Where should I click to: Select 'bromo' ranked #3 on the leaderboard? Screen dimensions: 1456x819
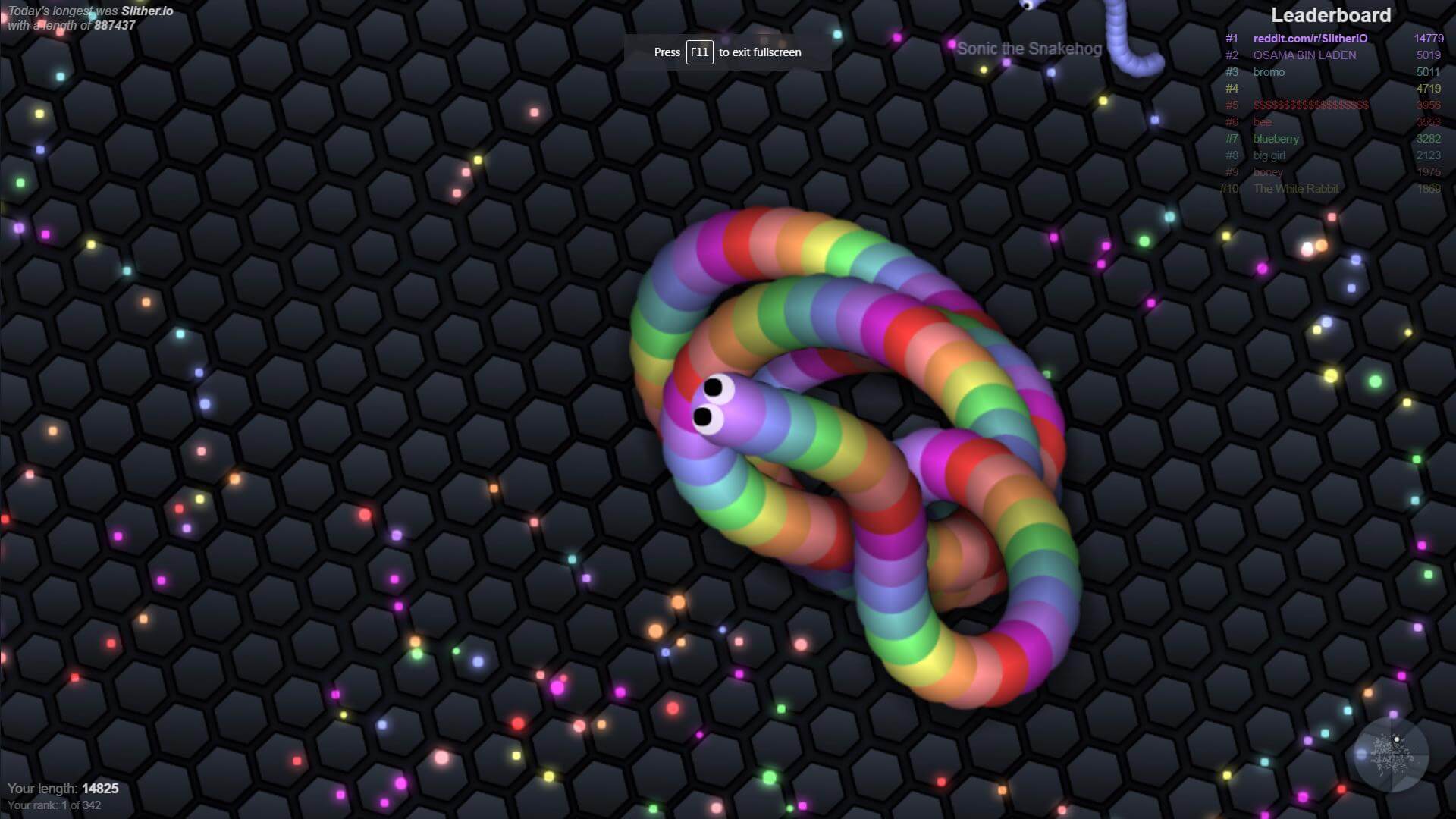click(x=1268, y=72)
